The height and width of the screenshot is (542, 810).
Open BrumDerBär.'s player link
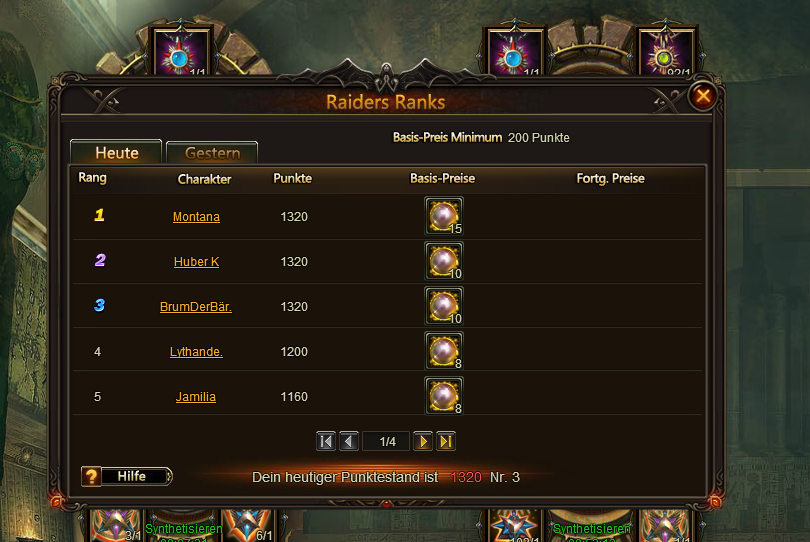(196, 307)
